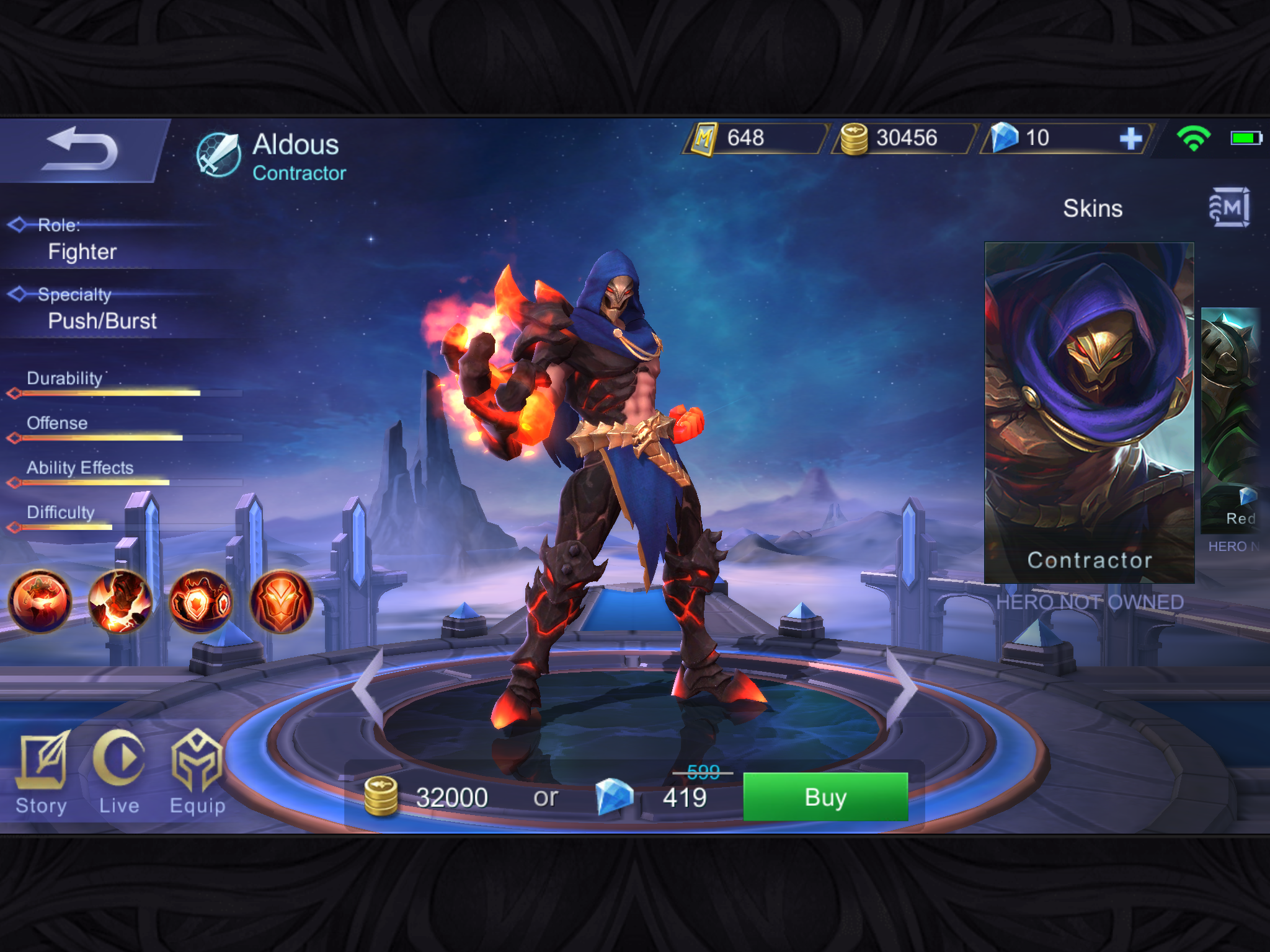Add more diamonds with plus button
The image size is (1270, 952).
click(x=1130, y=138)
